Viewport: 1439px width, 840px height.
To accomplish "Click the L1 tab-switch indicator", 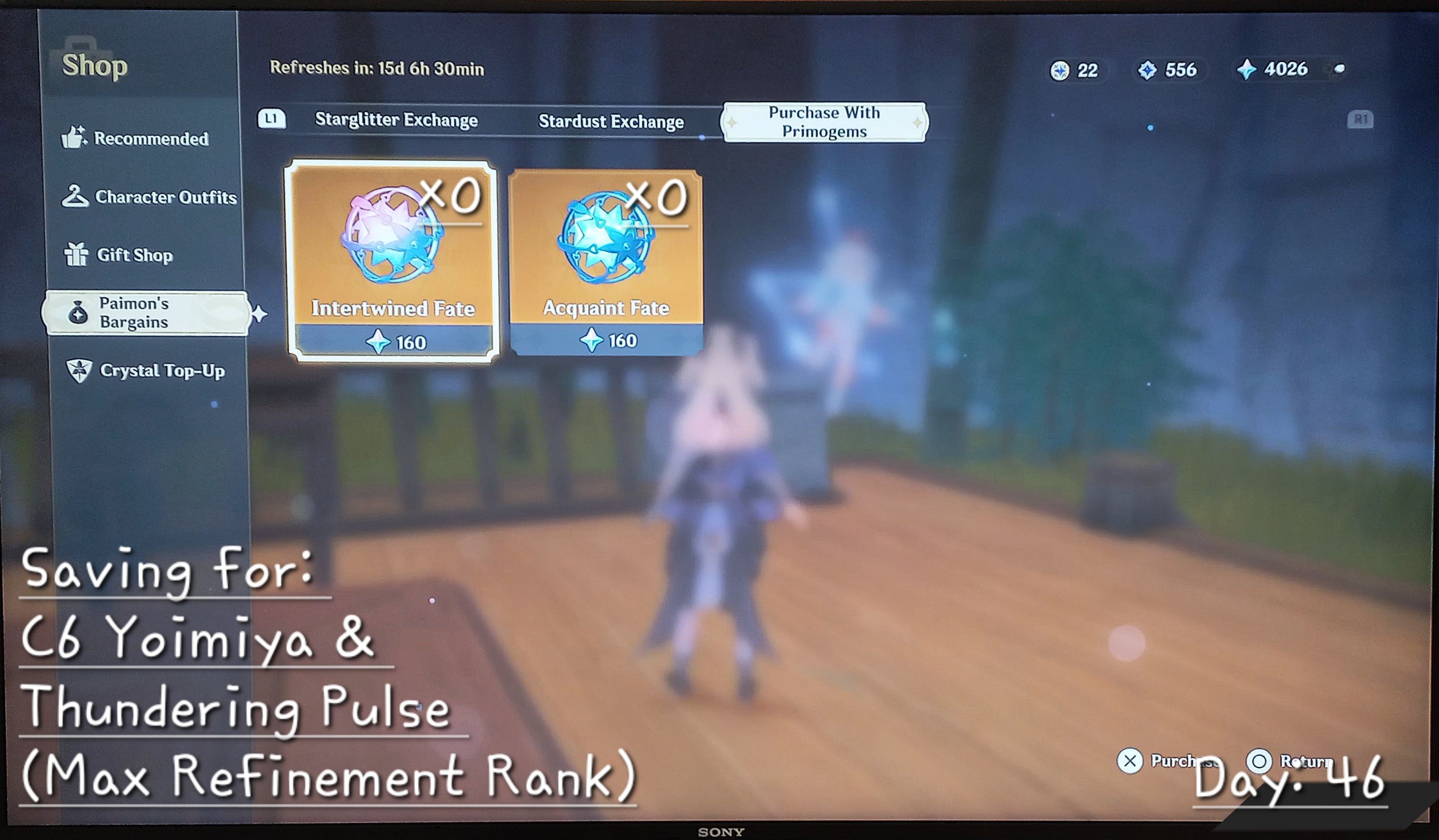I will [x=272, y=118].
